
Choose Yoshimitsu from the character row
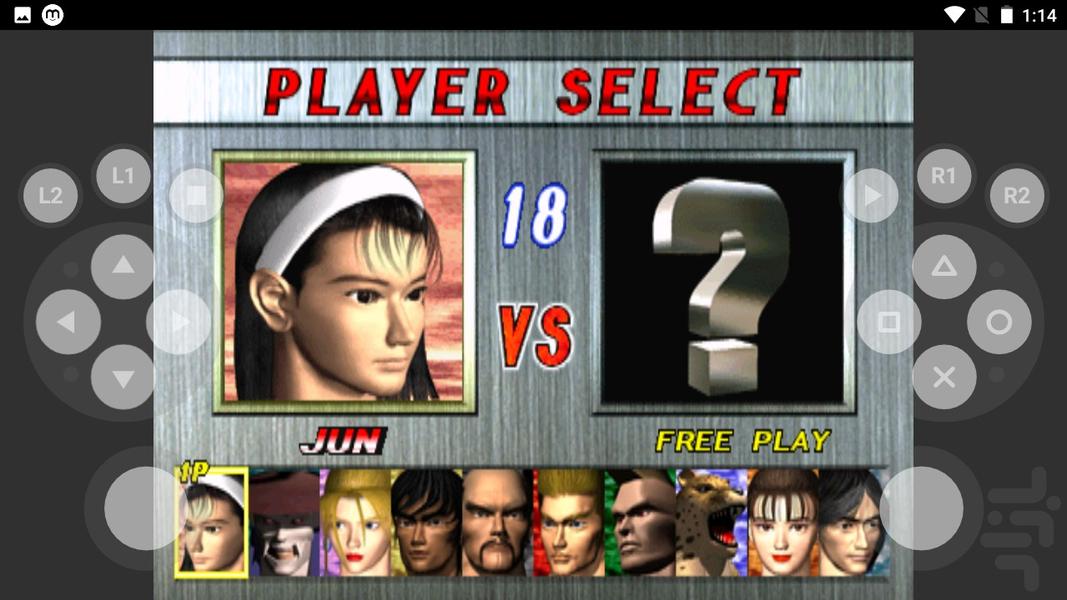283,523
